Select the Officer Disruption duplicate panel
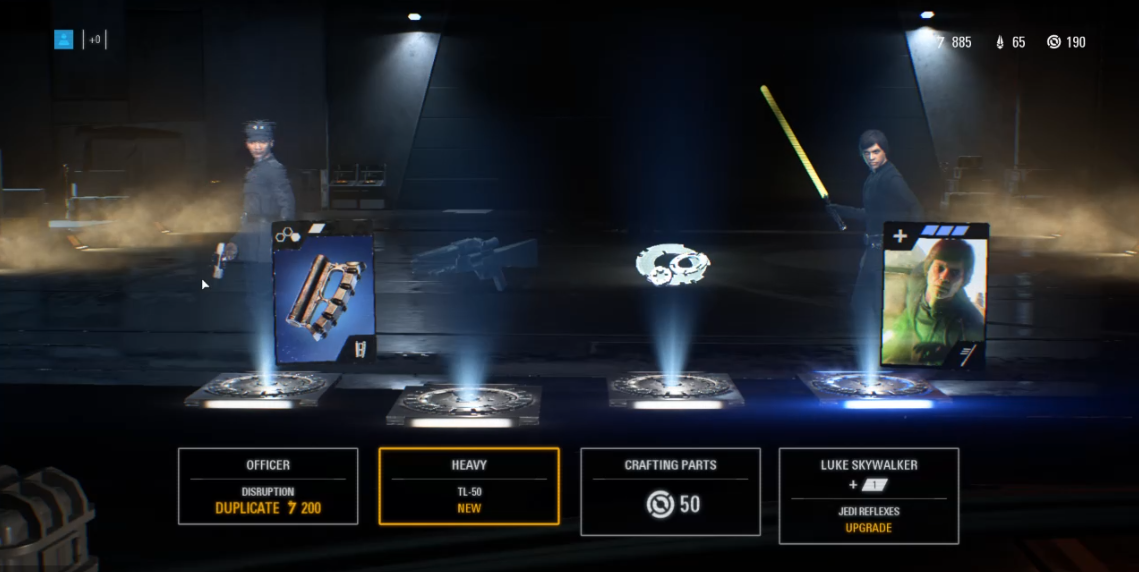 pos(268,486)
